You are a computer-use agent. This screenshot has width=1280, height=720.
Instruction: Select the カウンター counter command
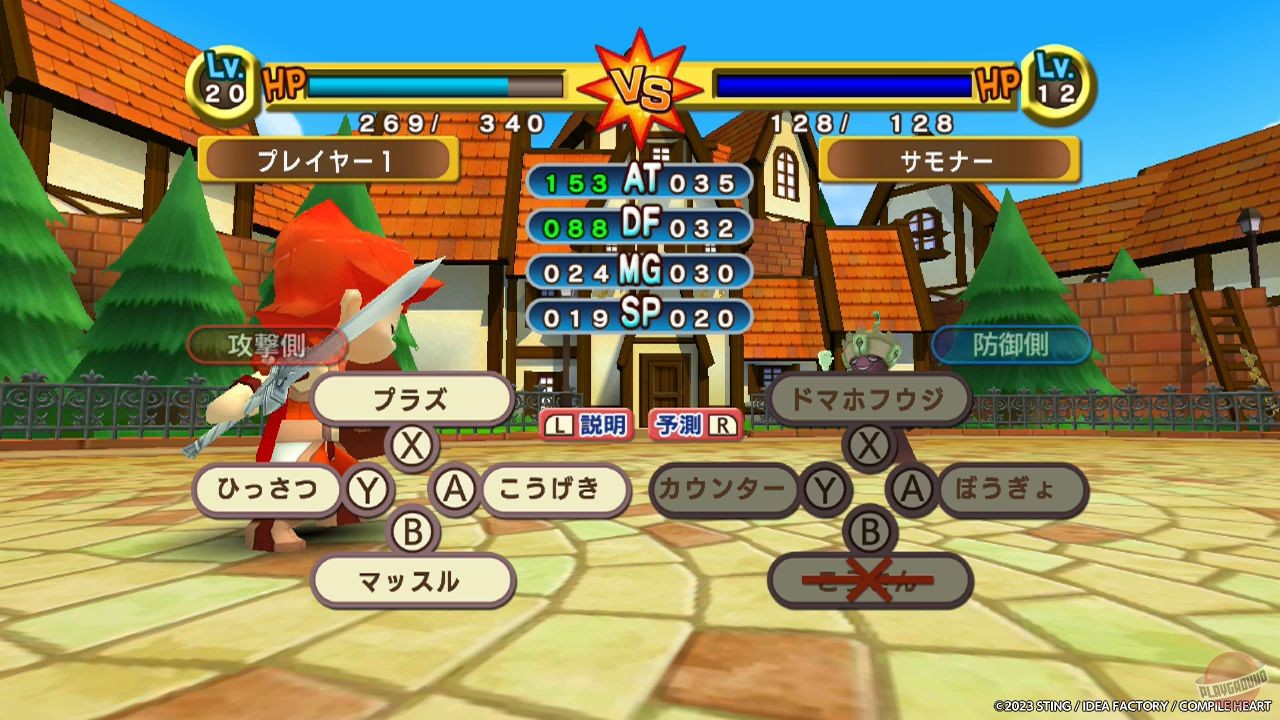(725, 491)
